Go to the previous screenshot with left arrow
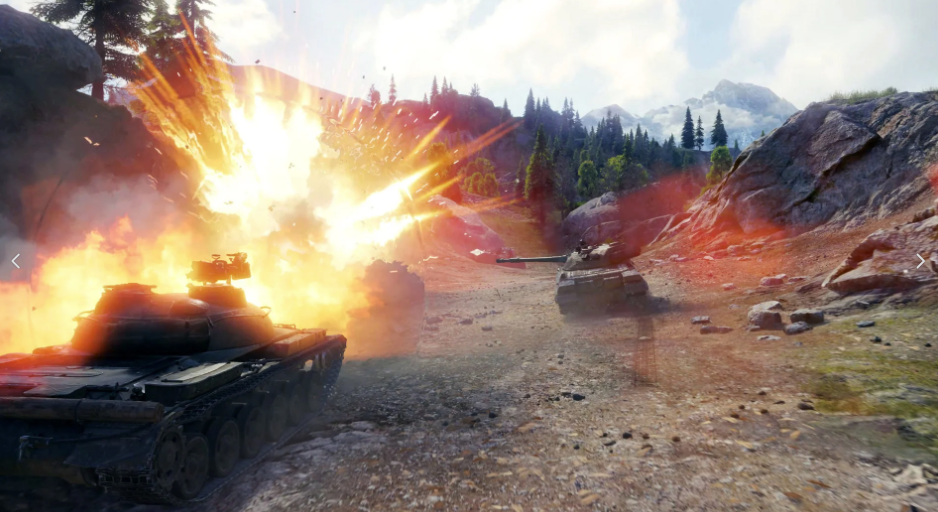Screen dimensions: 938x512 point(15,261)
